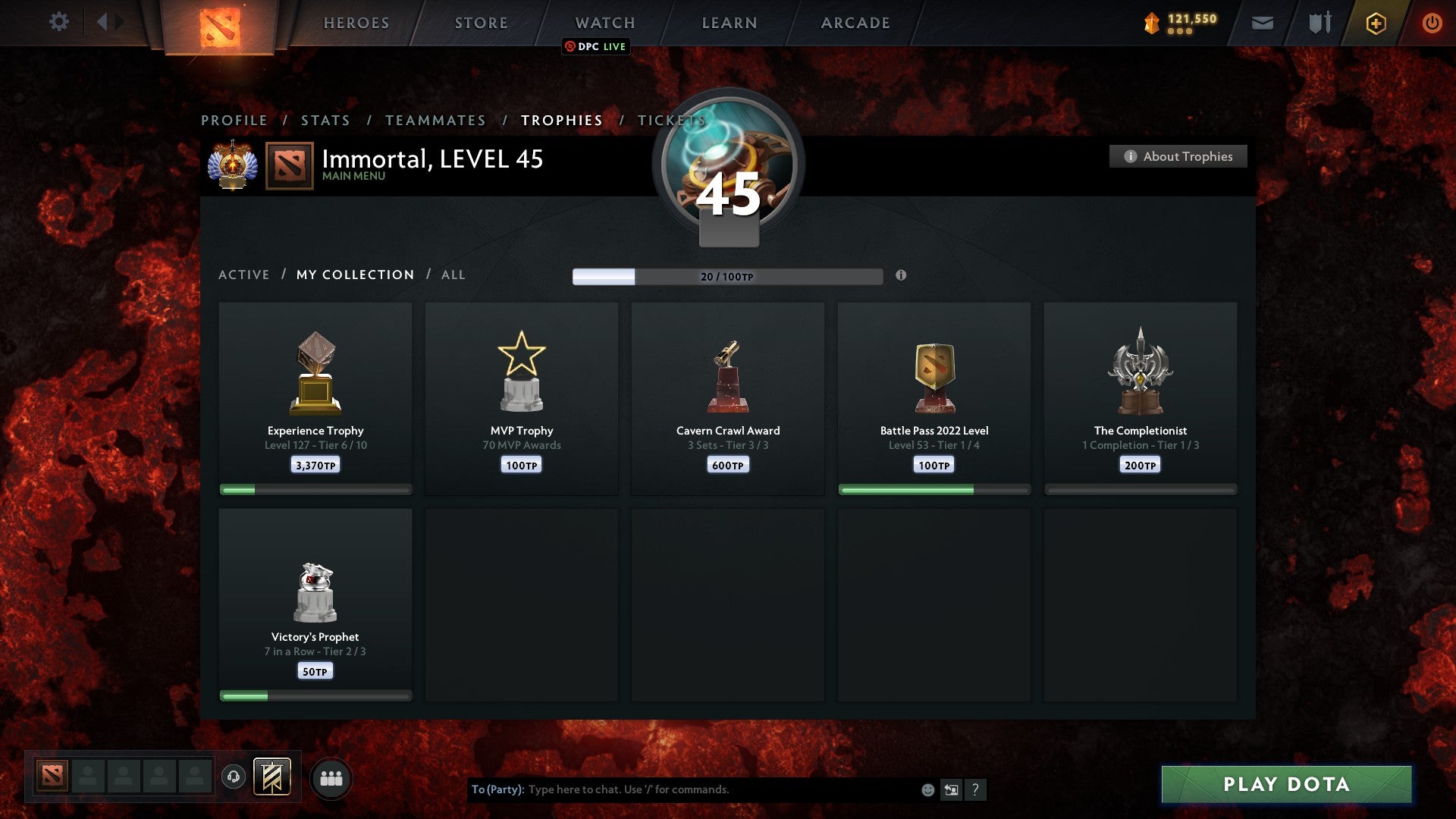The image size is (1456, 819).
Task: Switch to the STATS tab
Action: click(325, 120)
